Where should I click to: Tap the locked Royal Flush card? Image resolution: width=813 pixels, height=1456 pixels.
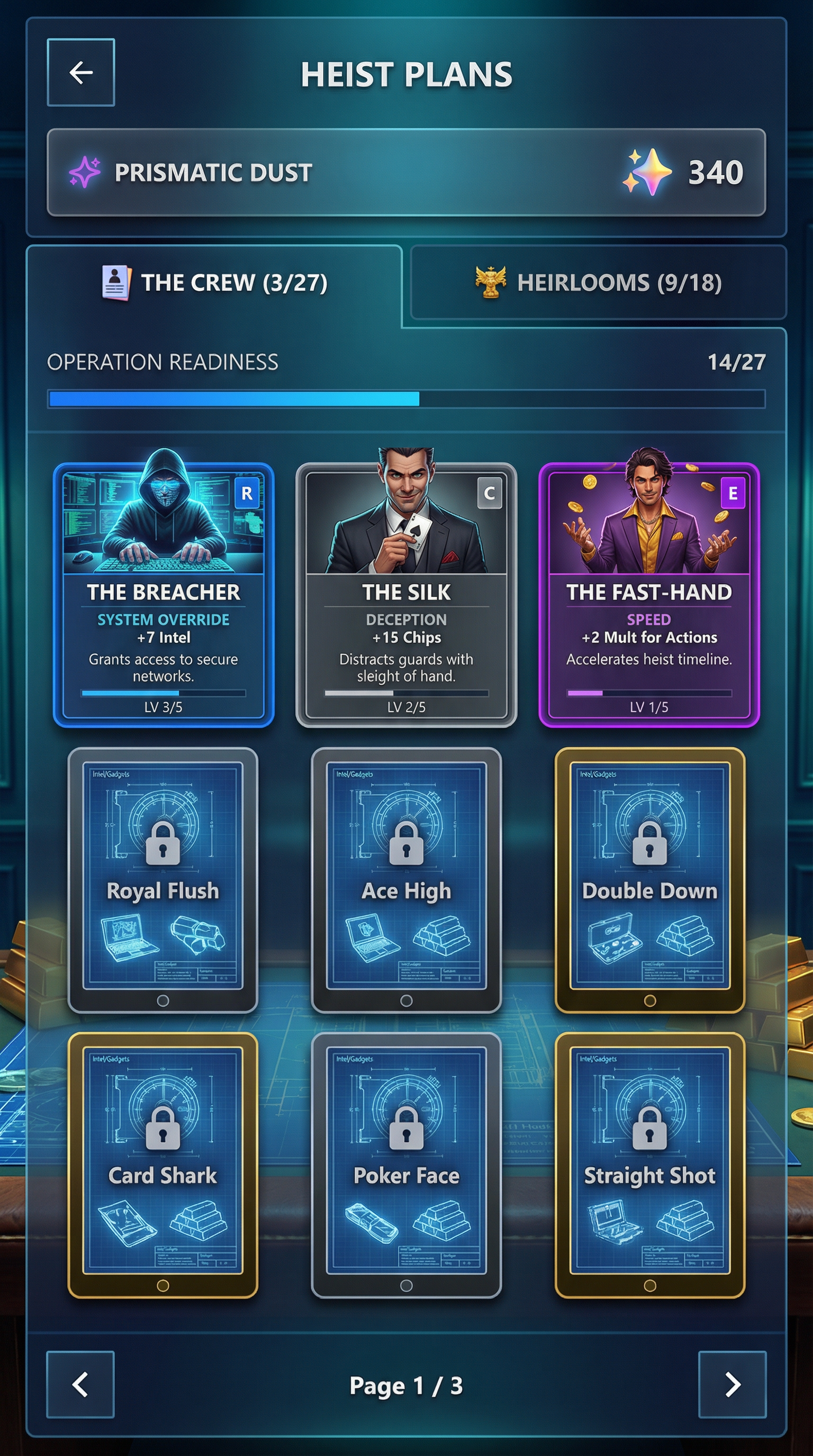163,879
